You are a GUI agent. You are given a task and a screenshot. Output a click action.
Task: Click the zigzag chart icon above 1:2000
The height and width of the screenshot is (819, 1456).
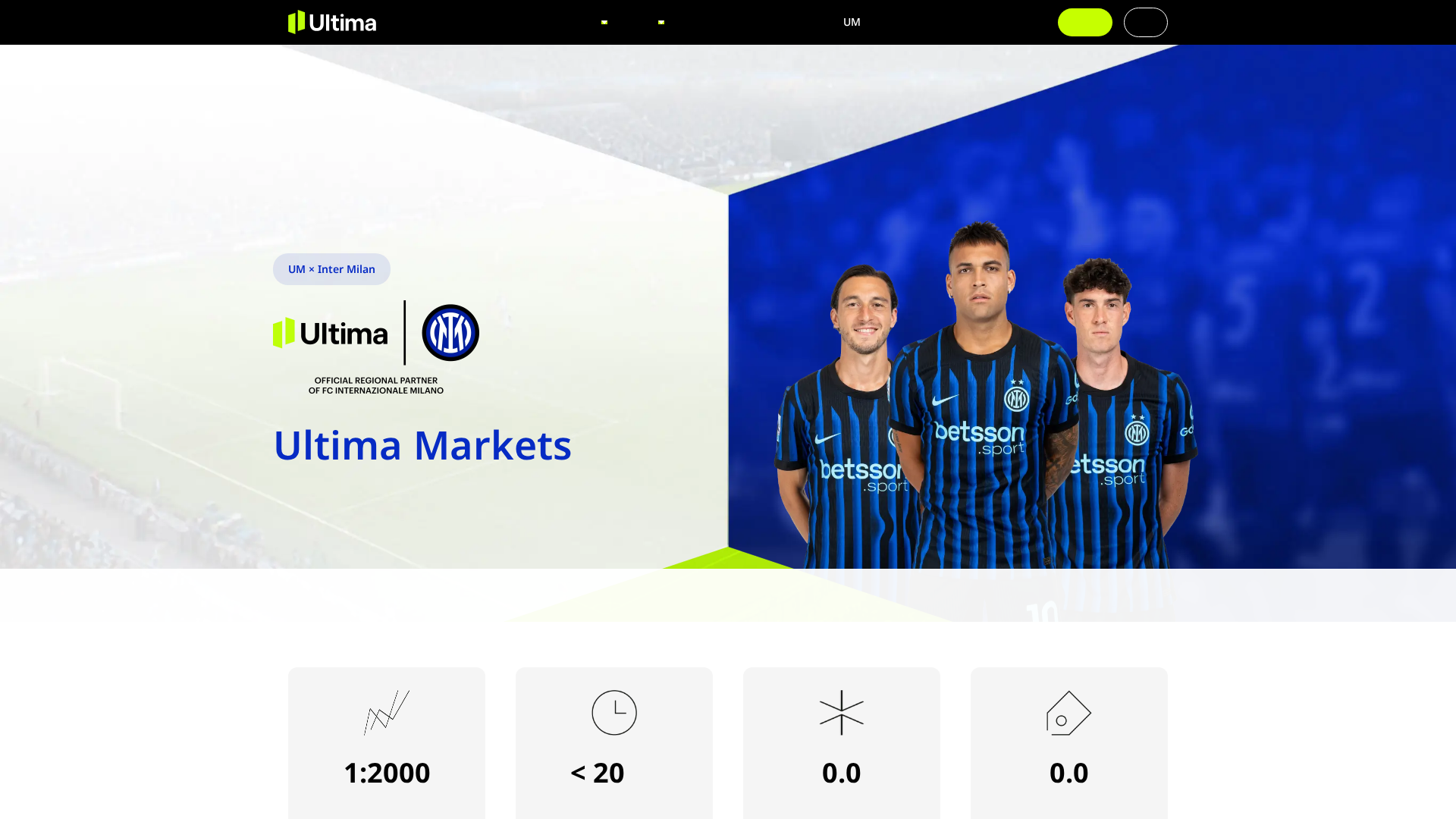[386, 713]
